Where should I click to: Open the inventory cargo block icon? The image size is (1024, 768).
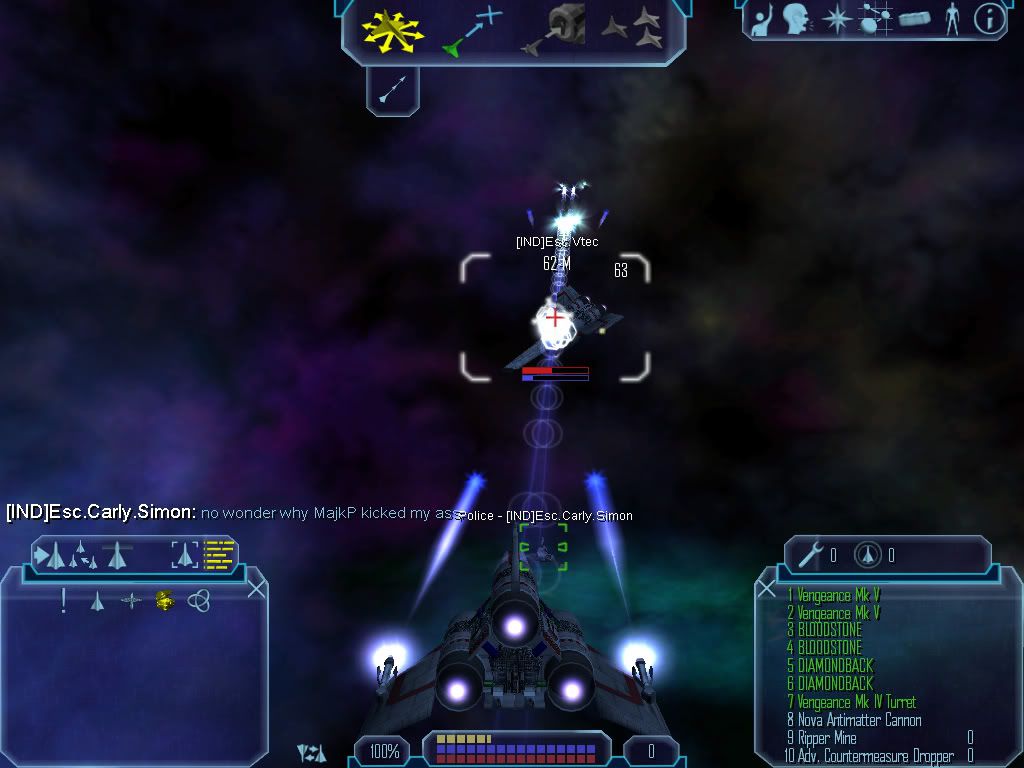[915, 19]
